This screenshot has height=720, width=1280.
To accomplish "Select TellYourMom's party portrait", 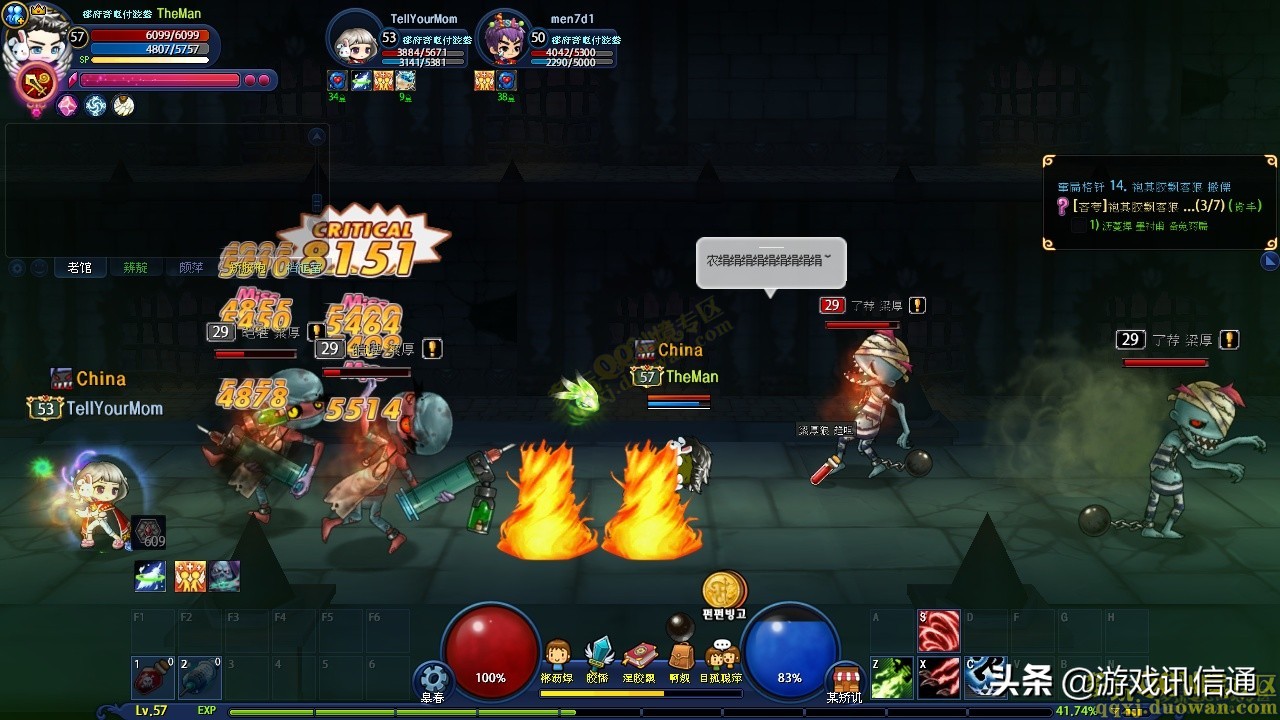I will pyautogui.click(x=353, y=40).
